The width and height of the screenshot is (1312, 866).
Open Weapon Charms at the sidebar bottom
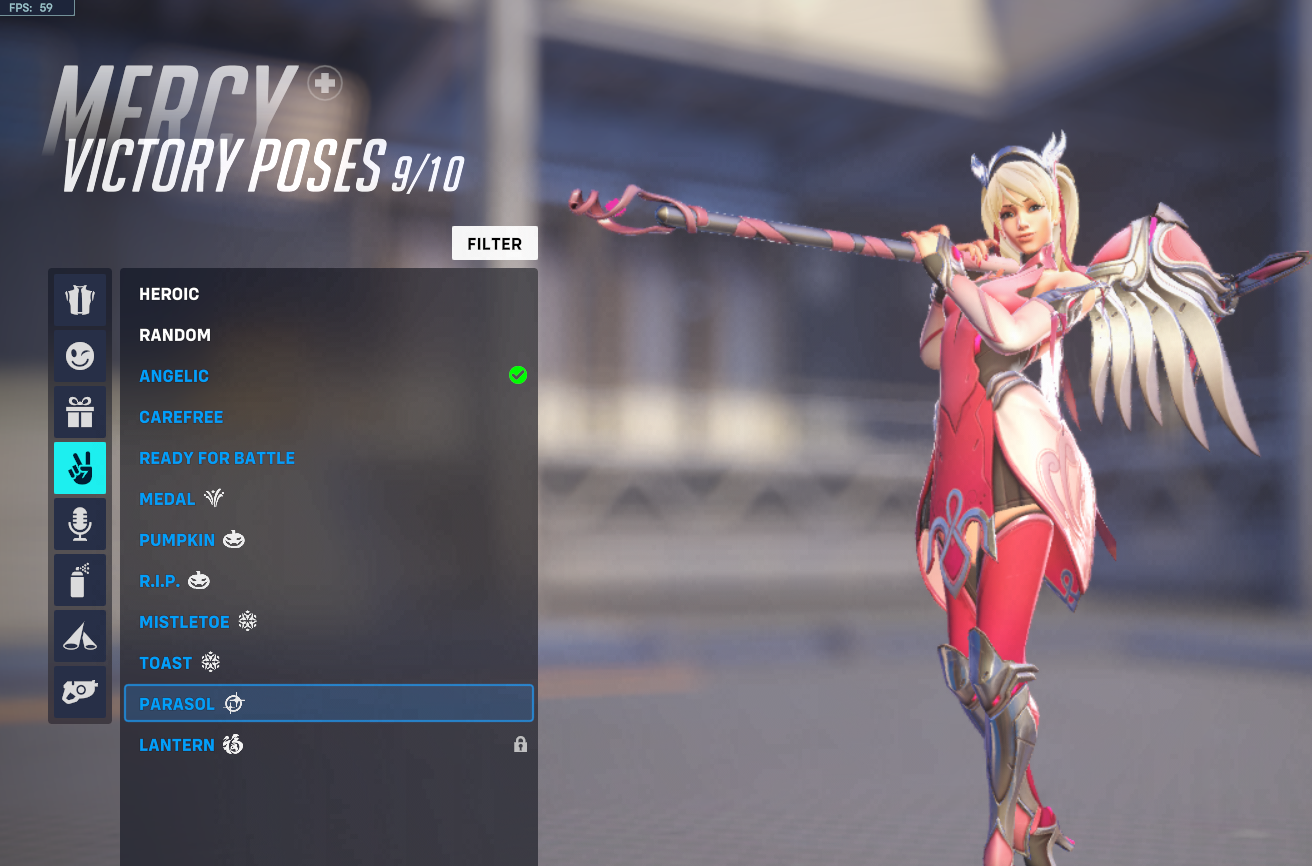(80, 691)
